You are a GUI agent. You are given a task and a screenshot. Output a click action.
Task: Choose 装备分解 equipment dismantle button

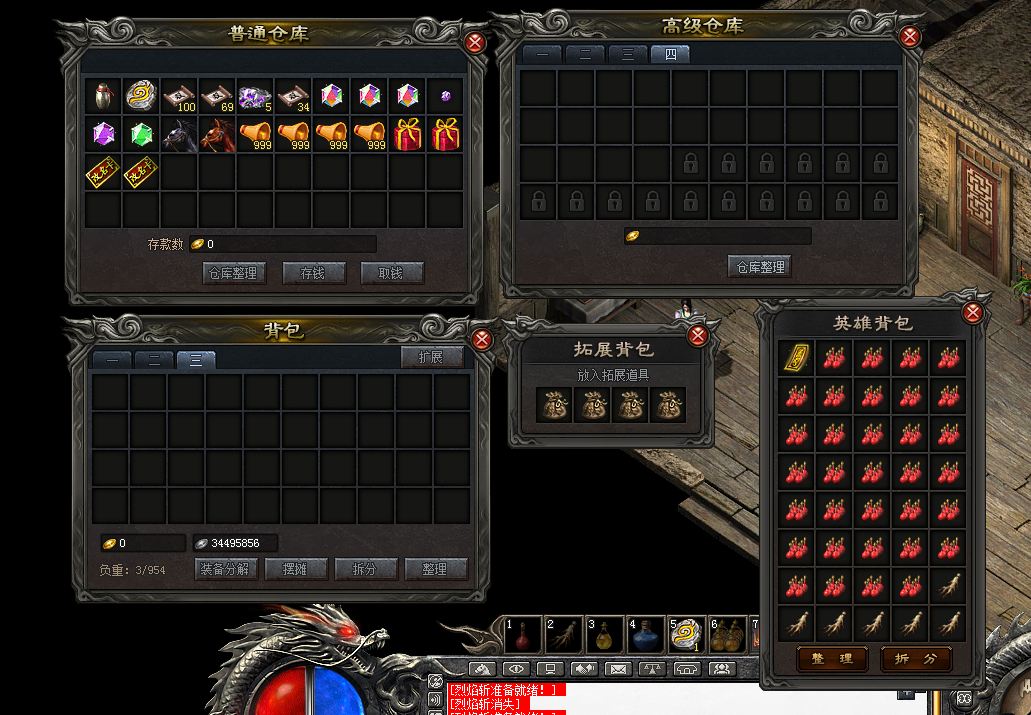[226, 569]
